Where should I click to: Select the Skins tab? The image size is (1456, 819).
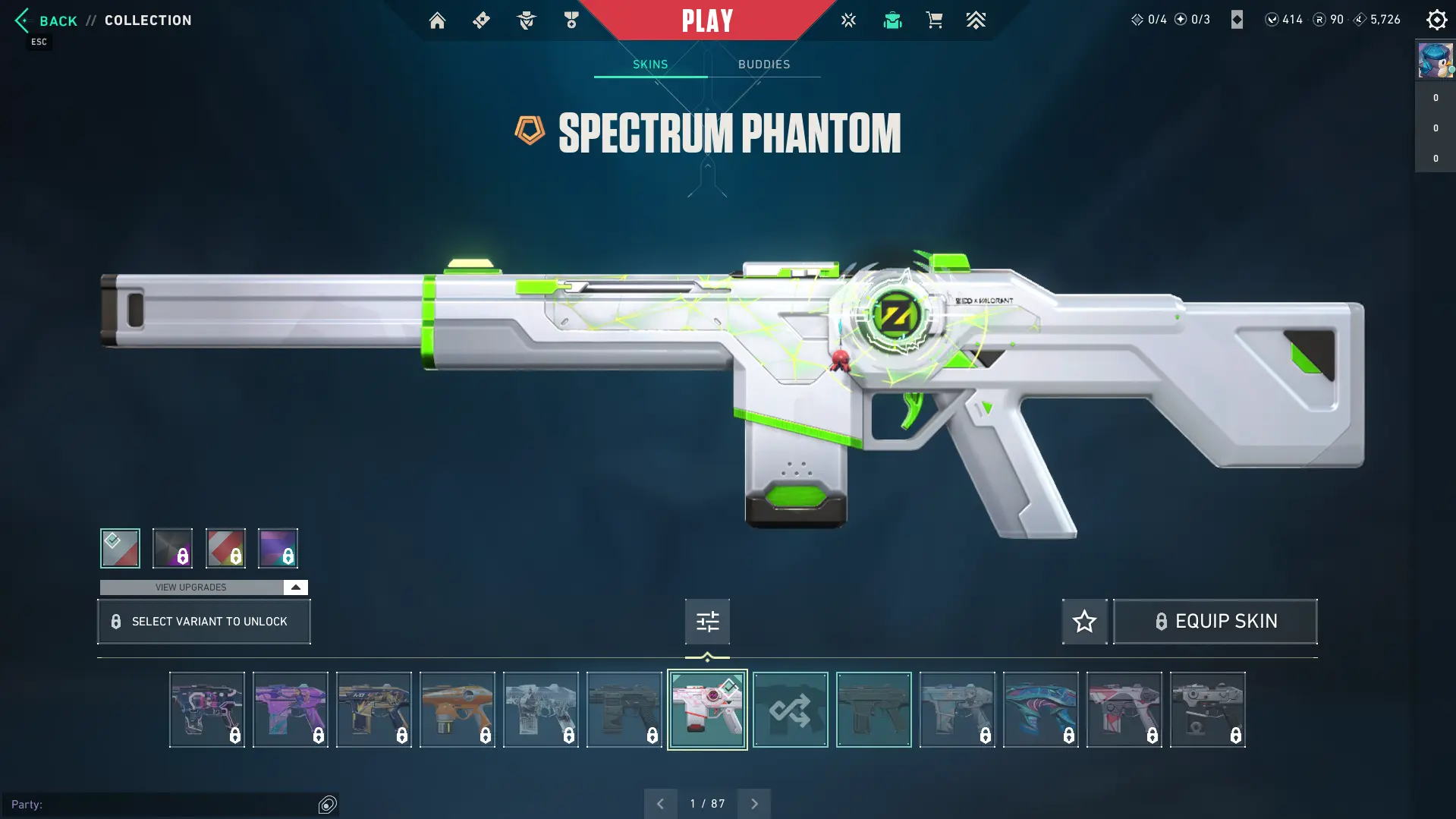(x=650, y=65)
